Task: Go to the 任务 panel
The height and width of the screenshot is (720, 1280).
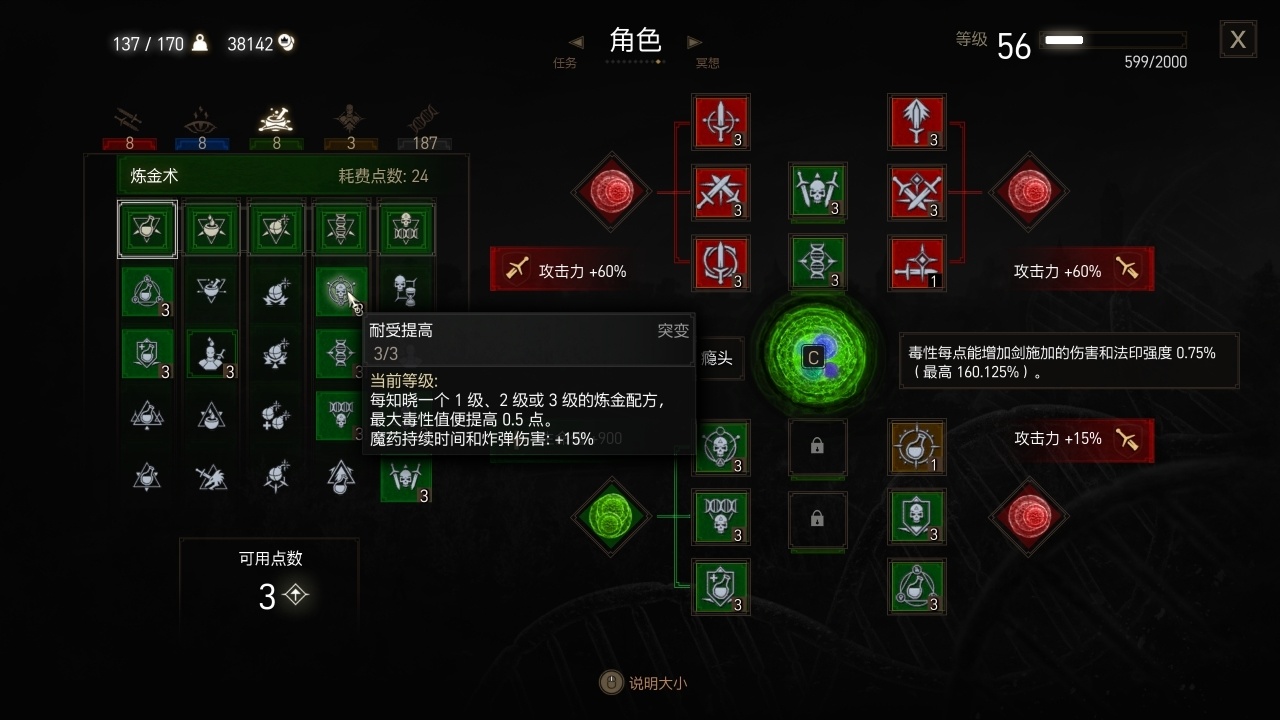Action: pyautogui.click(x=565, y=61)
